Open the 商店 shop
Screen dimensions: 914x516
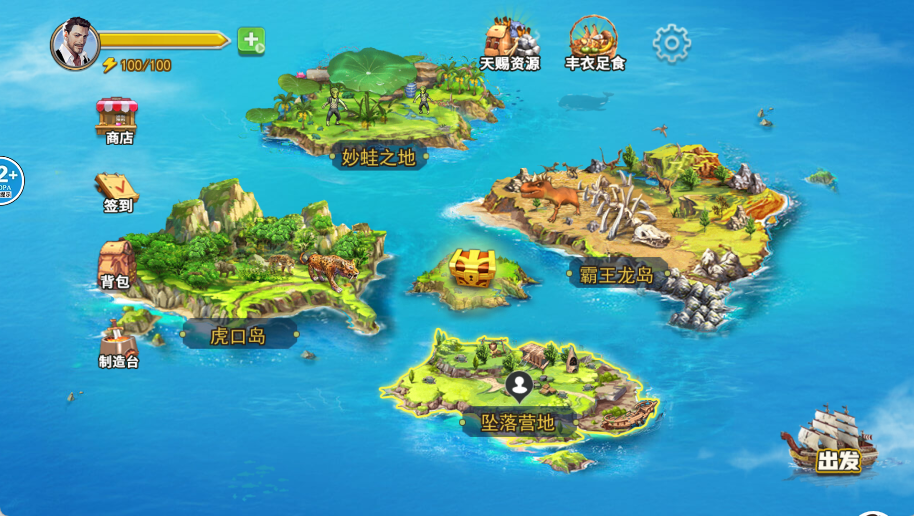pyautogui.click(x=118, y=120)
